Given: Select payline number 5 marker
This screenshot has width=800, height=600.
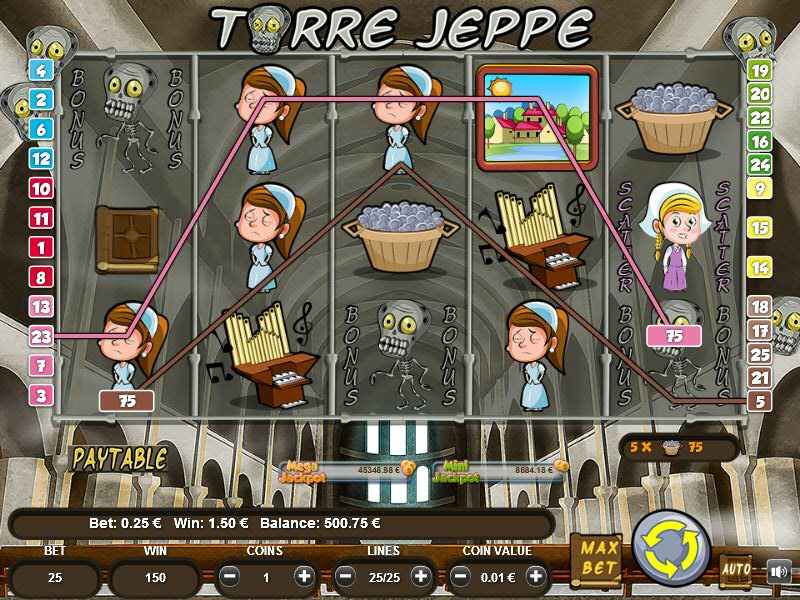Looking at the screenshot, I should (760, 402).
